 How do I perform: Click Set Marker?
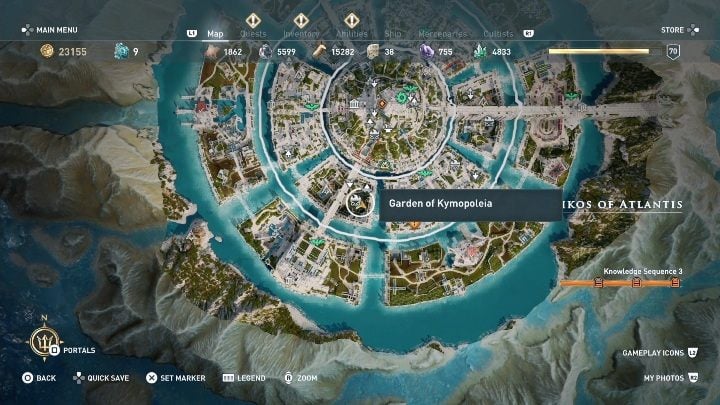point(175,378)
